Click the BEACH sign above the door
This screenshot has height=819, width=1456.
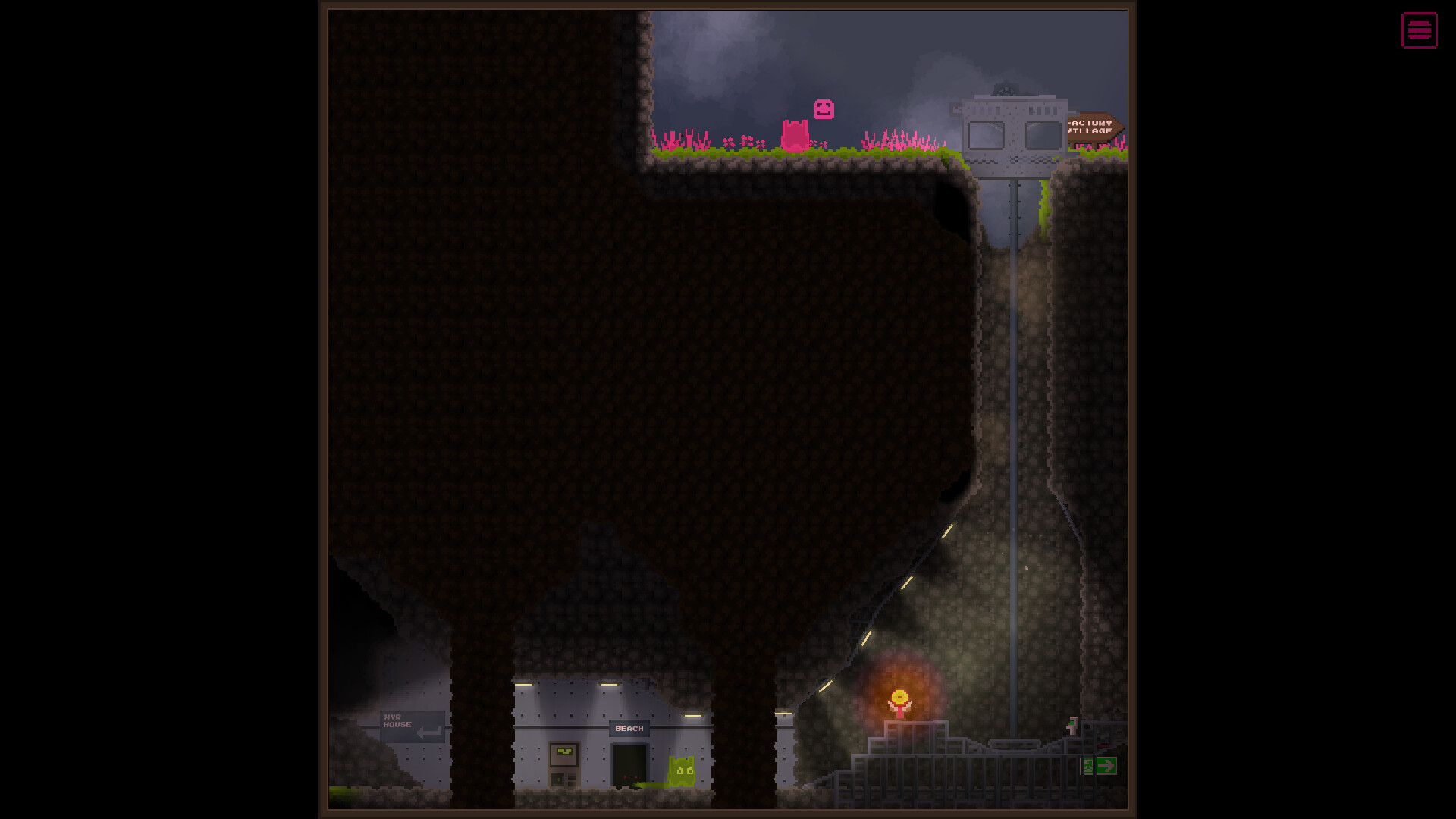[629, 728]
